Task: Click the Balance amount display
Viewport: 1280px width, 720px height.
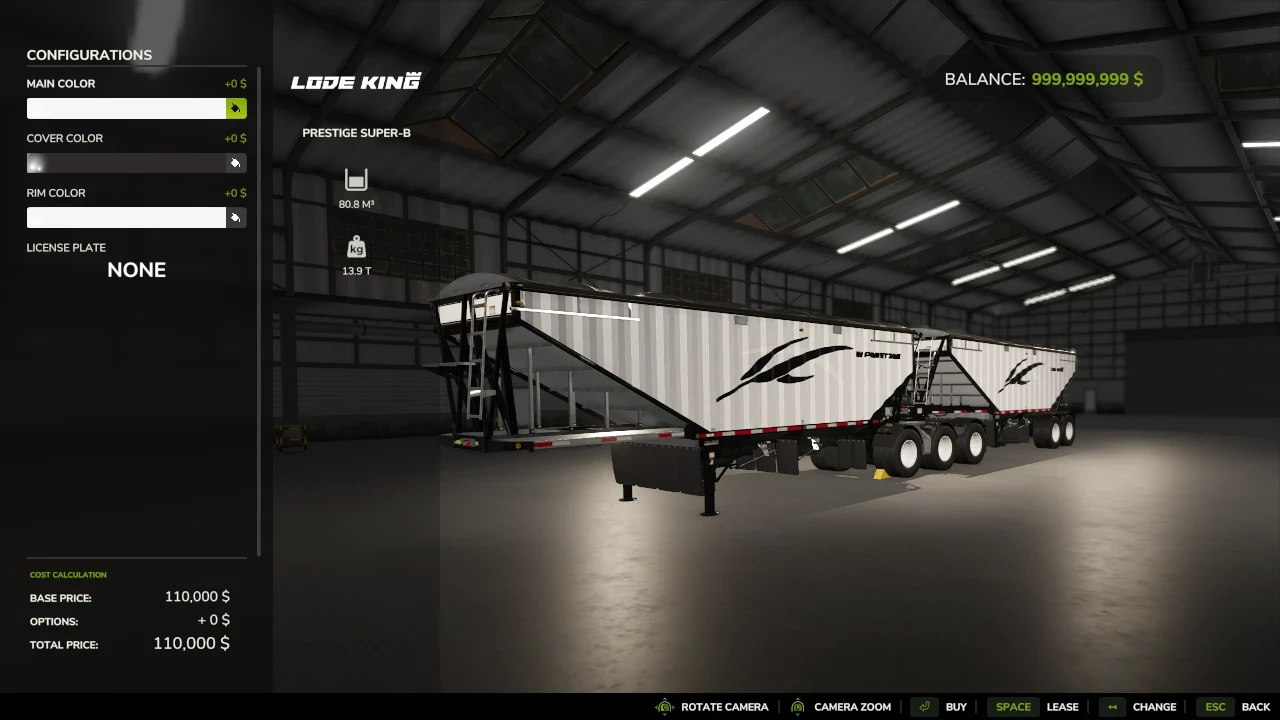Action: click(x=1087, y=79)
